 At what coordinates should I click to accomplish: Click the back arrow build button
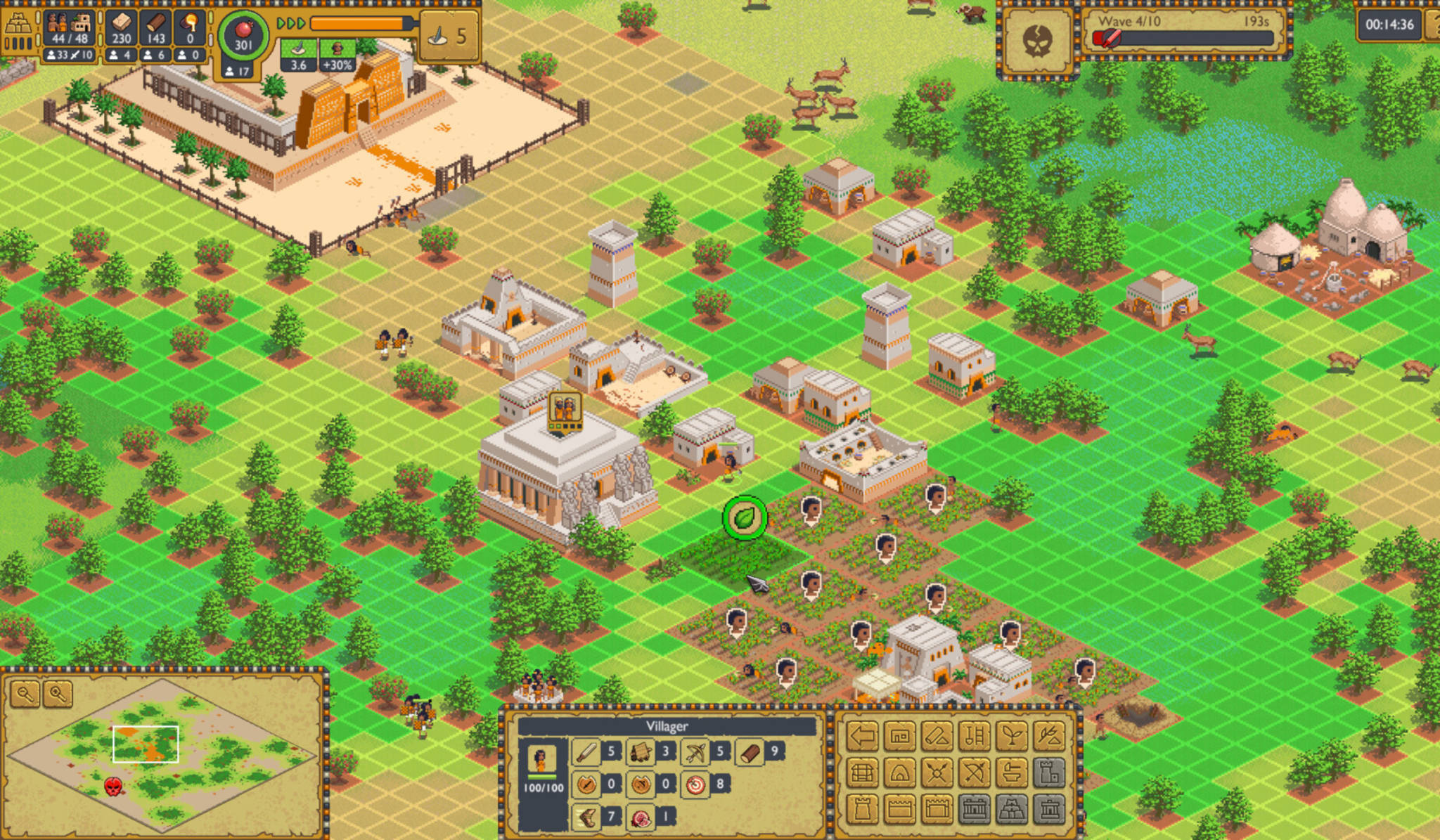(863, 736)
